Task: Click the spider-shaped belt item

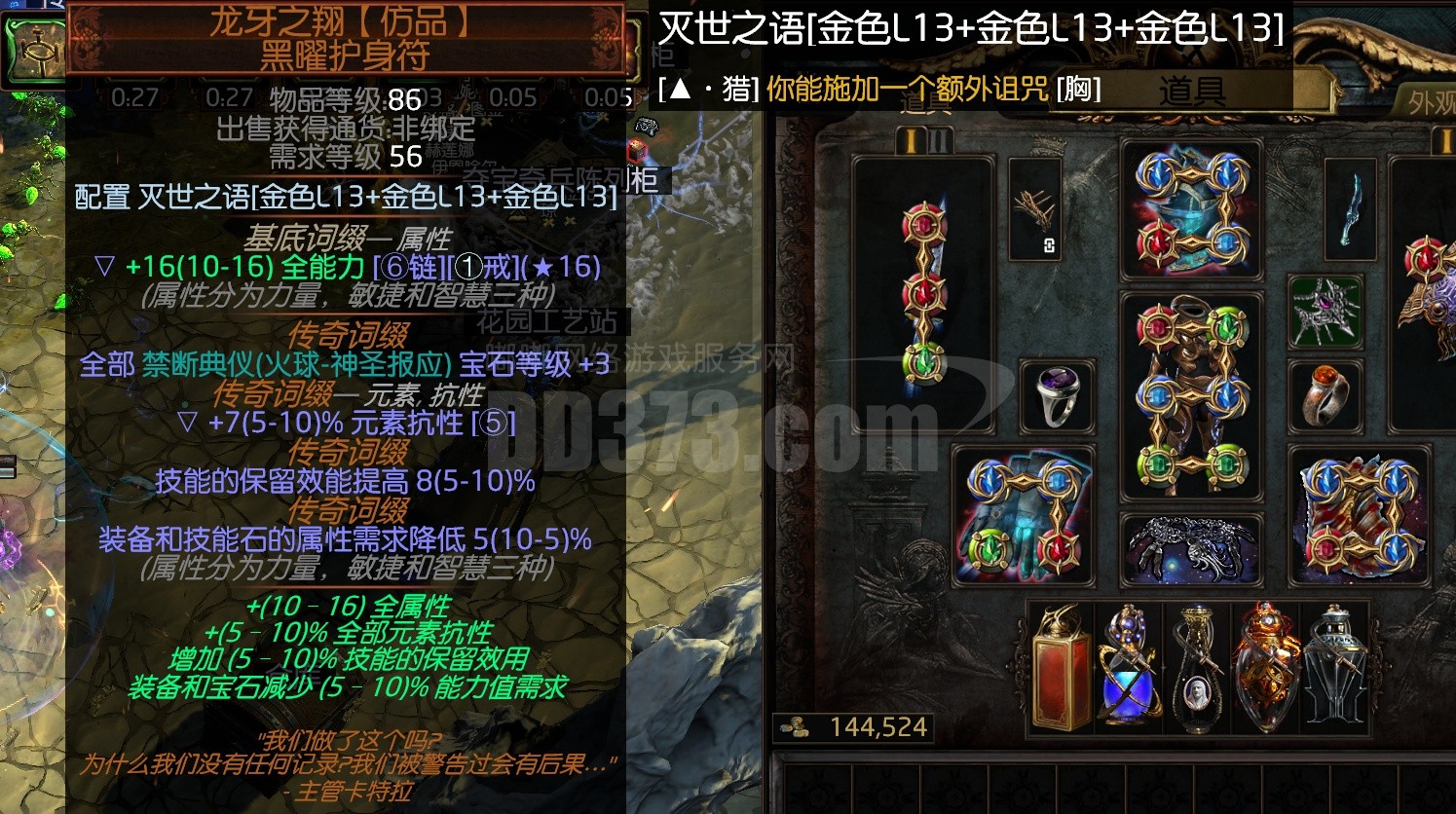Action: coord(1190,547)
